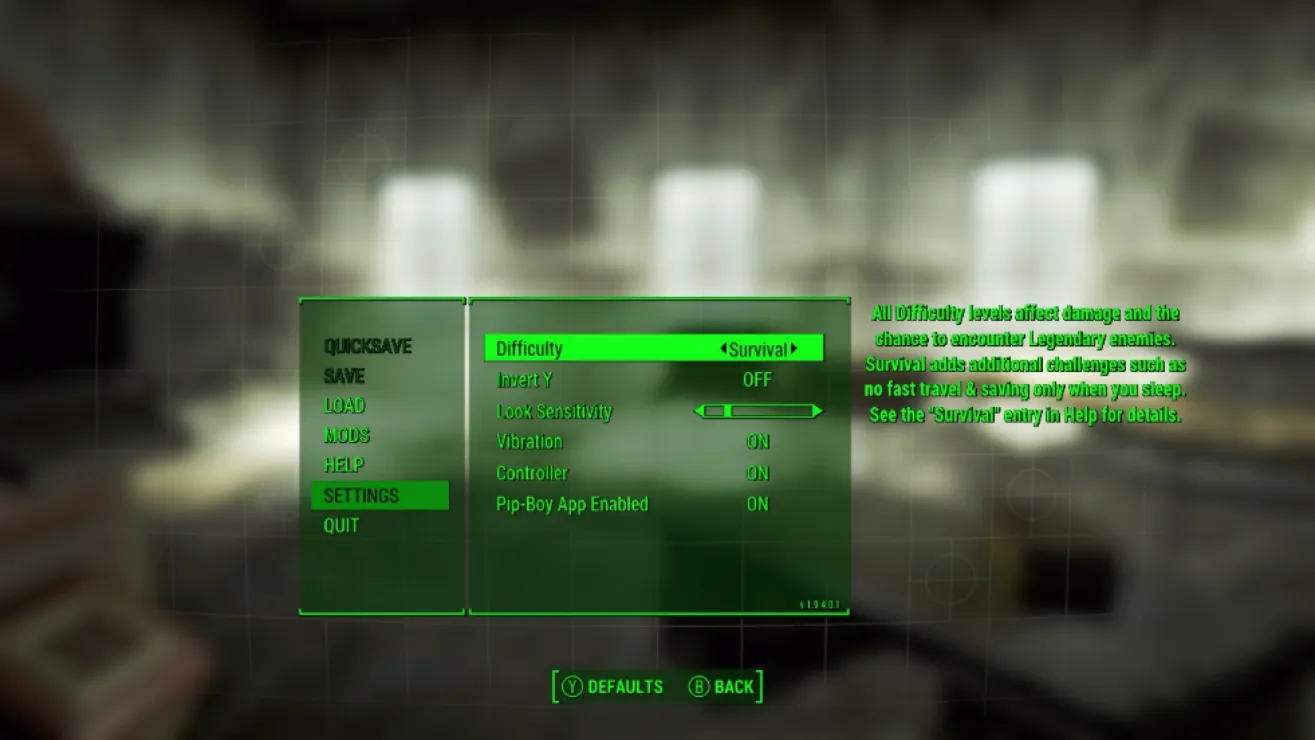This screenshot has height=740, width=1315.
Task: Toggle the Controller setting
Action: pos(757,473)
